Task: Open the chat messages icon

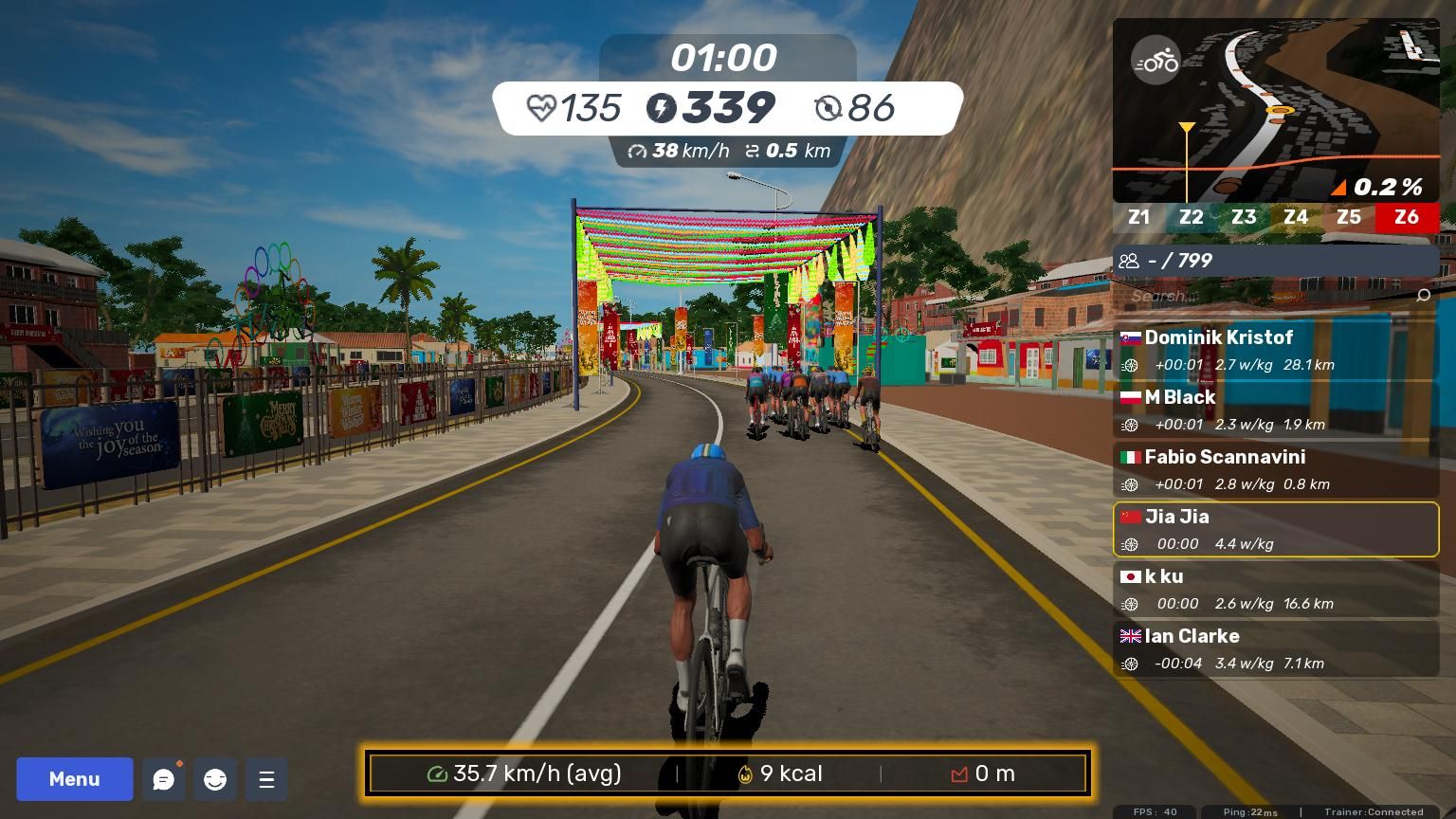Action: [164, 779]
